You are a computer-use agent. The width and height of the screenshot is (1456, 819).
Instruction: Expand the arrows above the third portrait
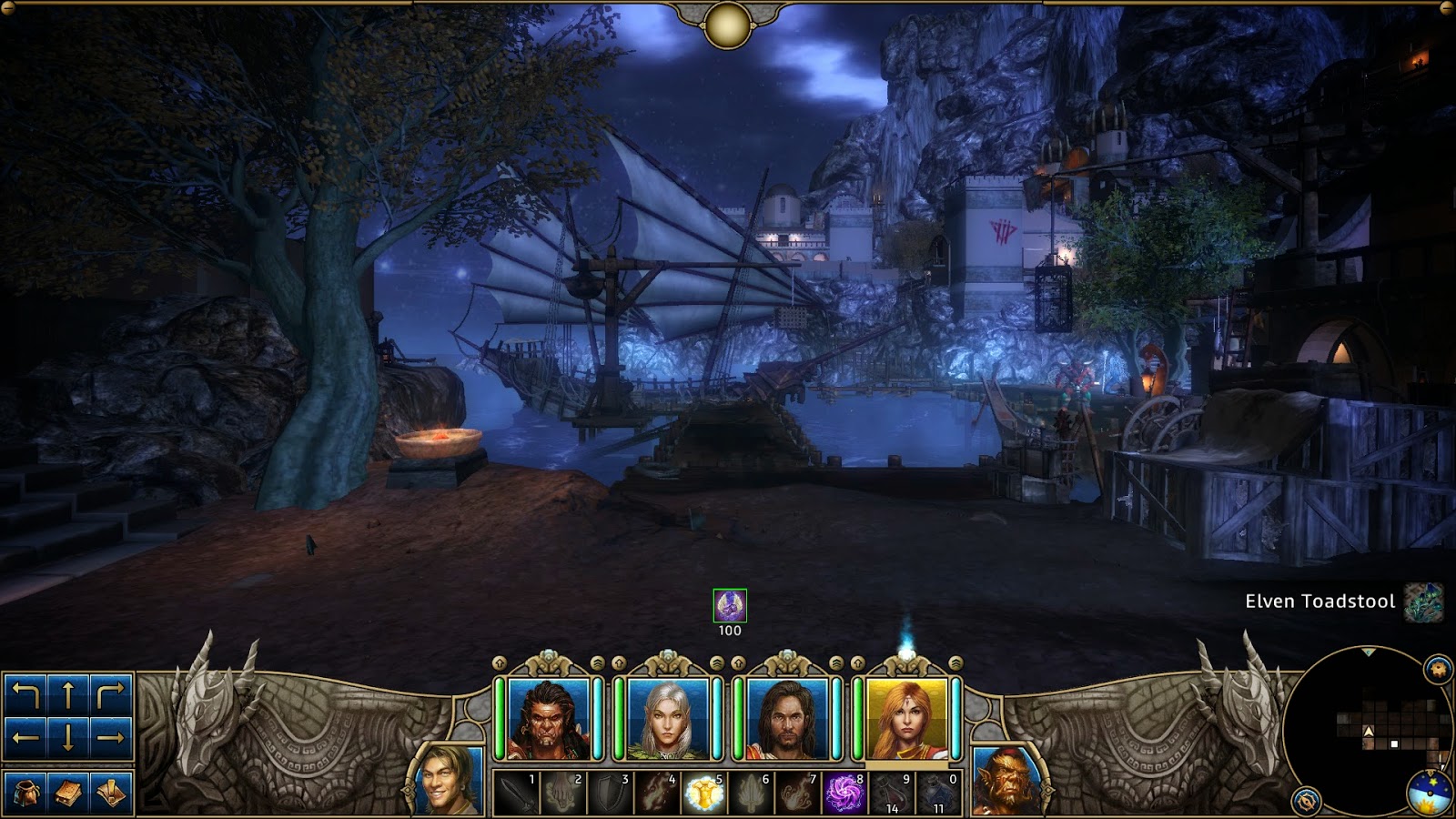tap(738, 662)
